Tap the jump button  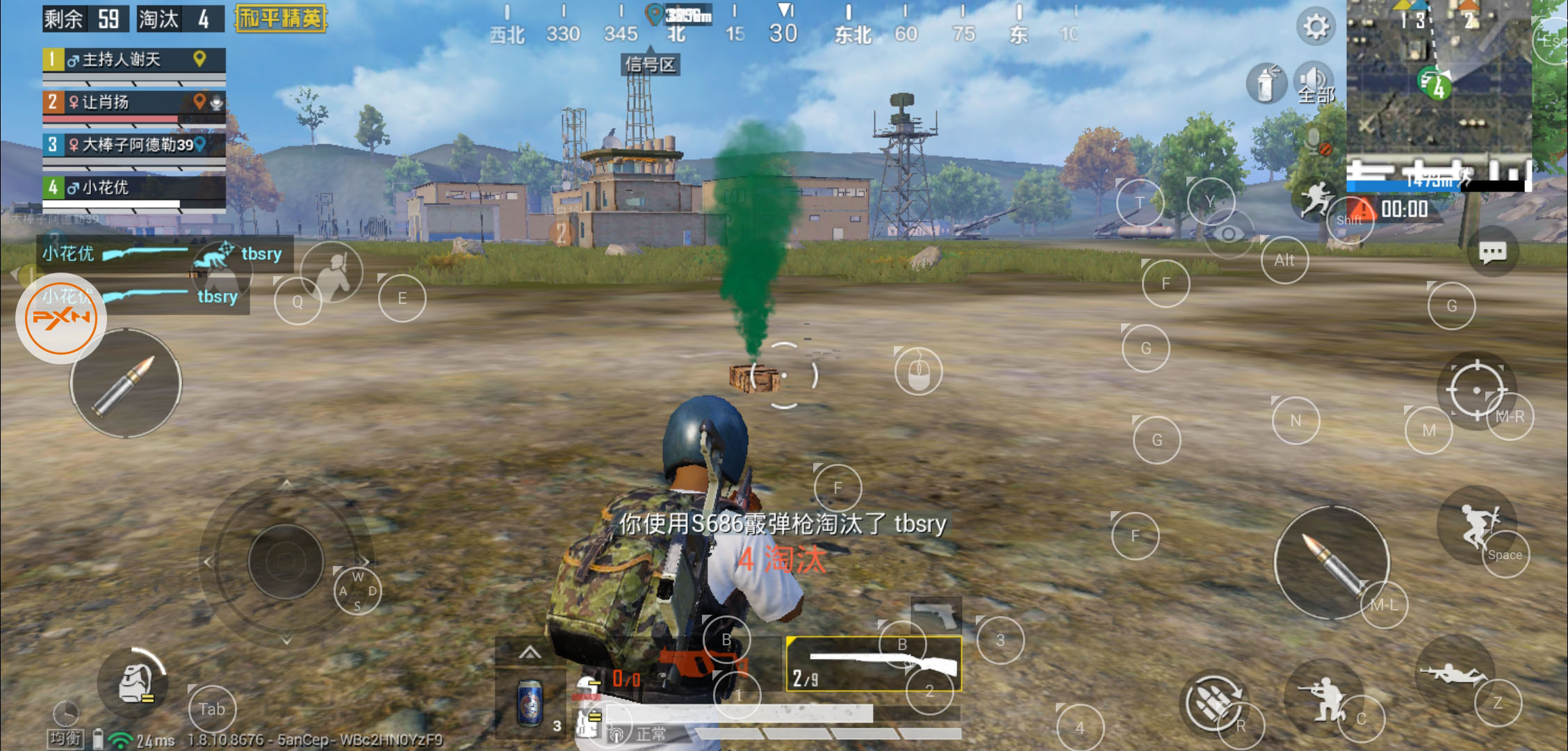pos(1478,526)
